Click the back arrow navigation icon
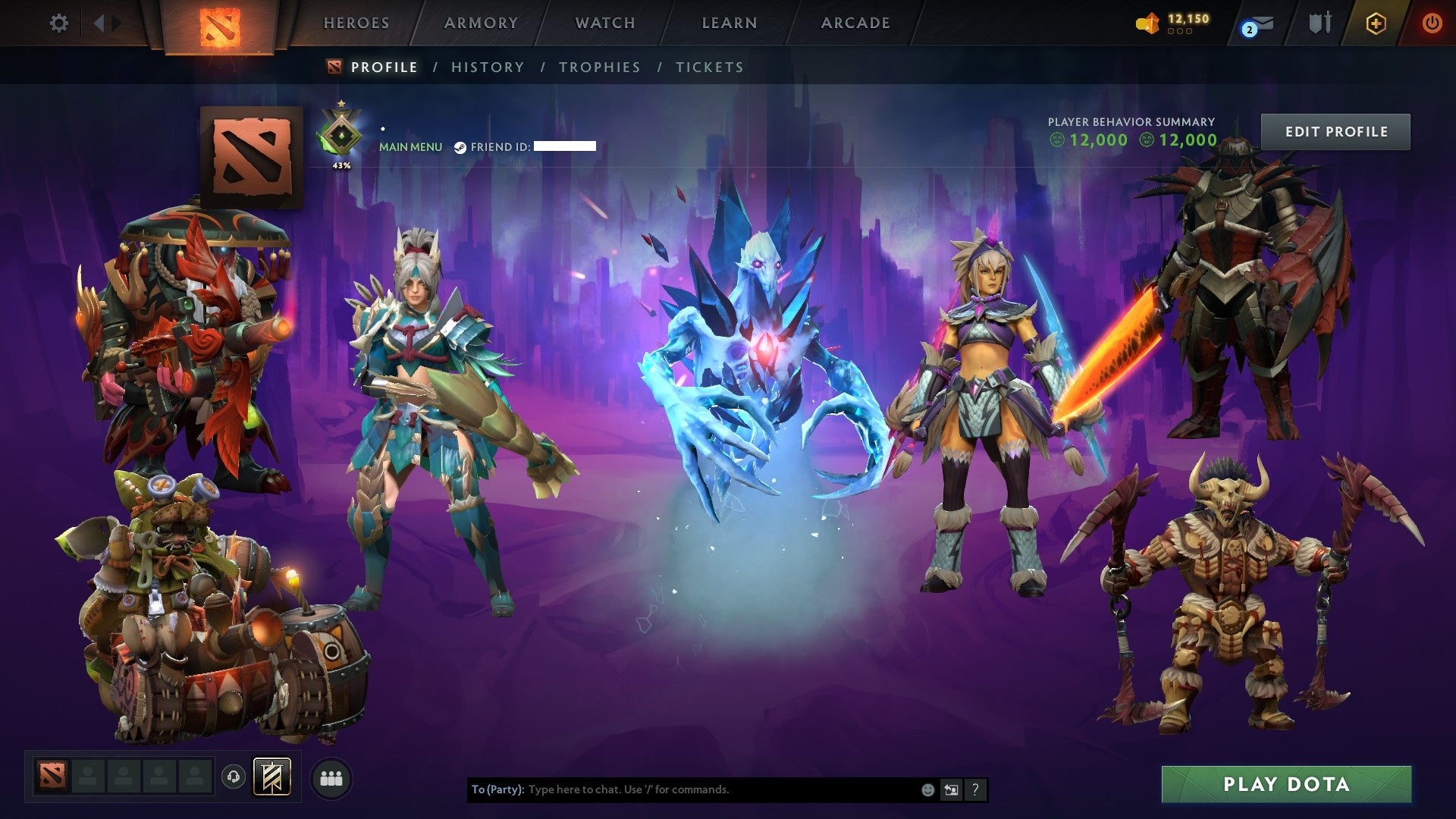Screen dimensions: 1456x819 point(99,23)
